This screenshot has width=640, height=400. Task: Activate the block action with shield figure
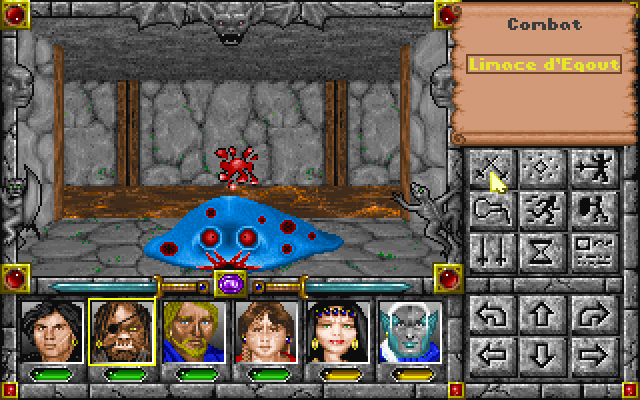(590, 208)
